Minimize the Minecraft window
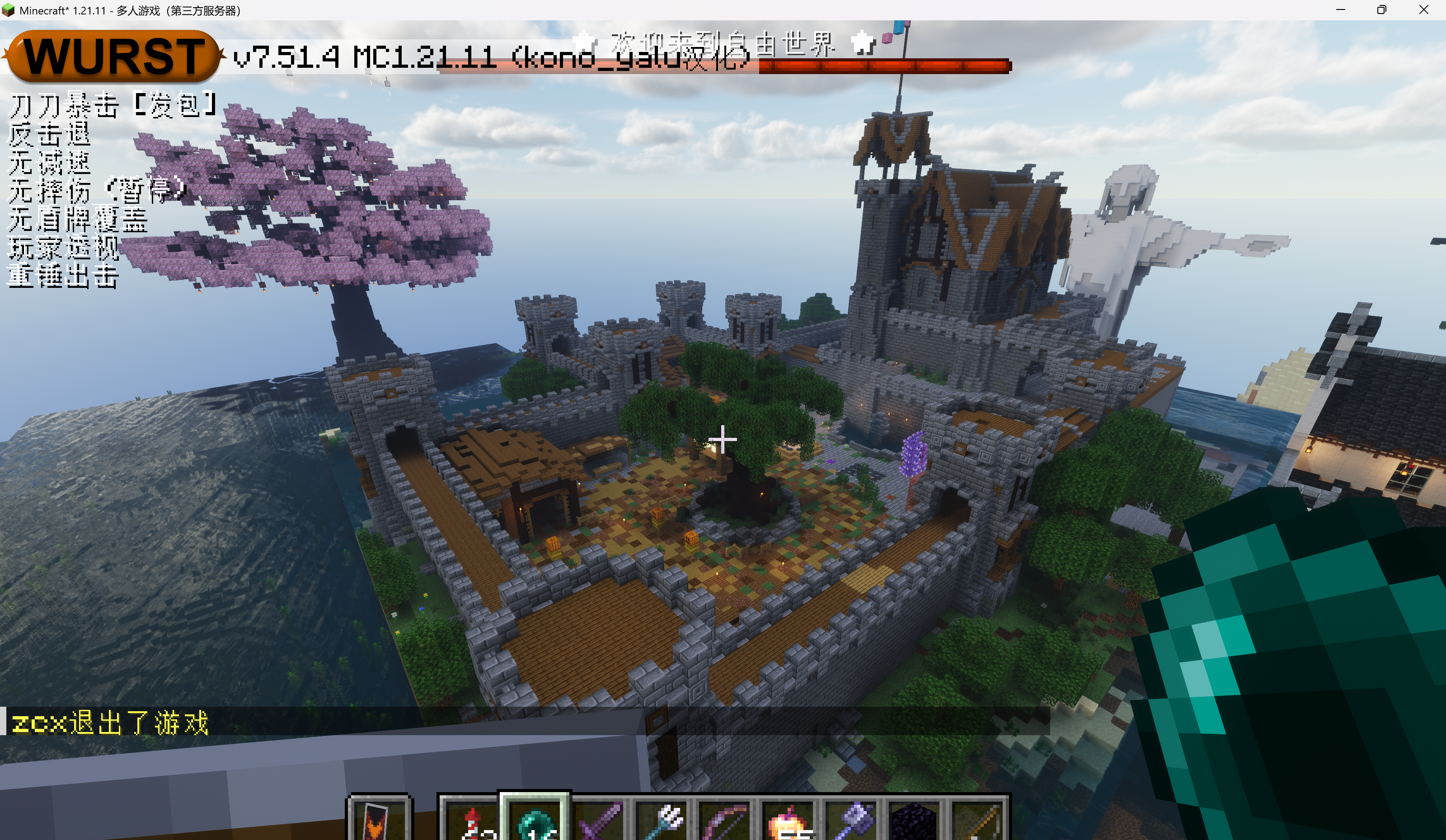Image resolution: width=1446 pixels, height=840 pixels. point(1340,10)
